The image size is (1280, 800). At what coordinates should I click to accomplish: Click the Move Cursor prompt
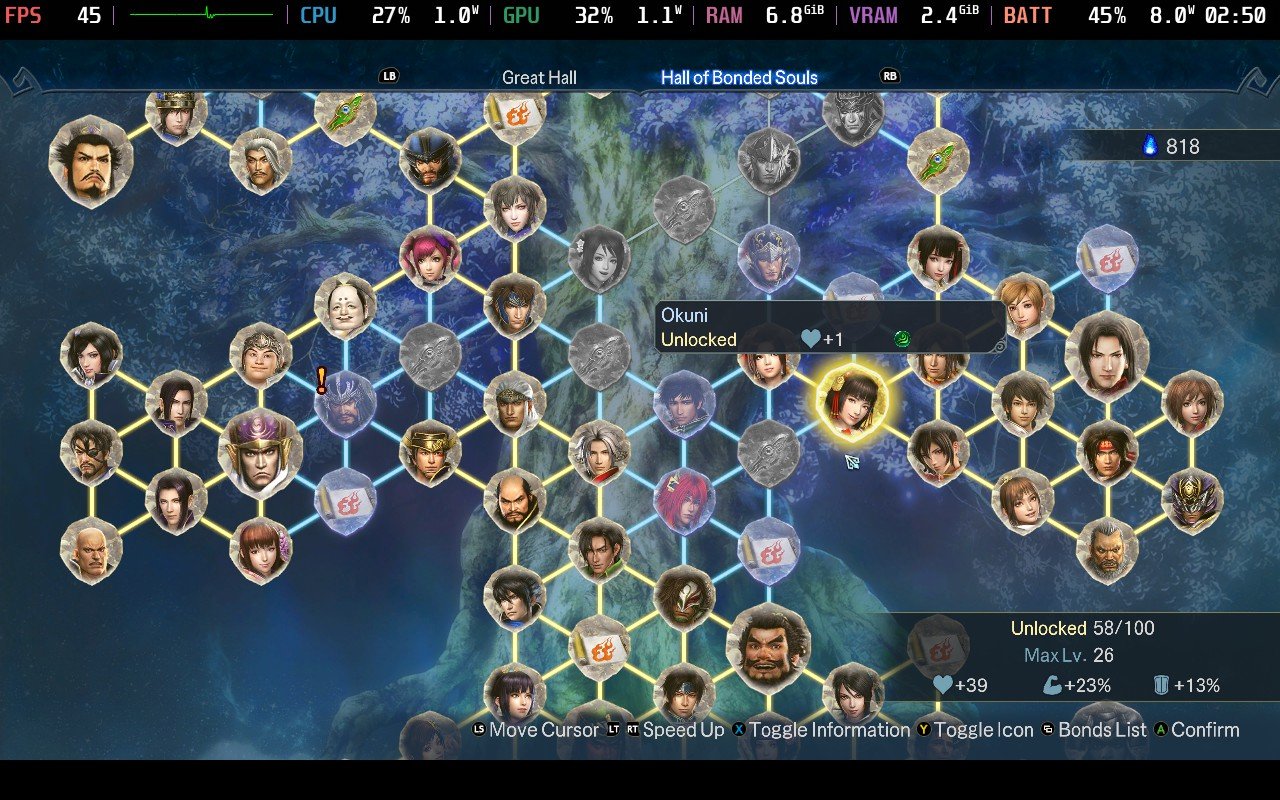pyautogui.click(x=532, y=730)
